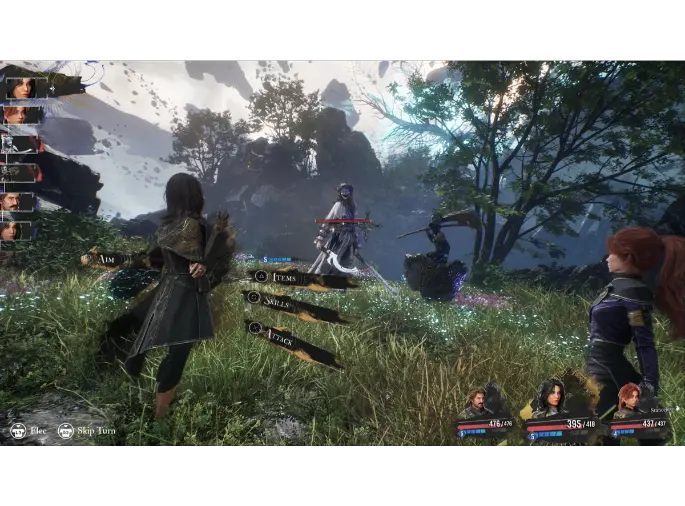Click the top portrait in the turn order

tap(20, 88)
